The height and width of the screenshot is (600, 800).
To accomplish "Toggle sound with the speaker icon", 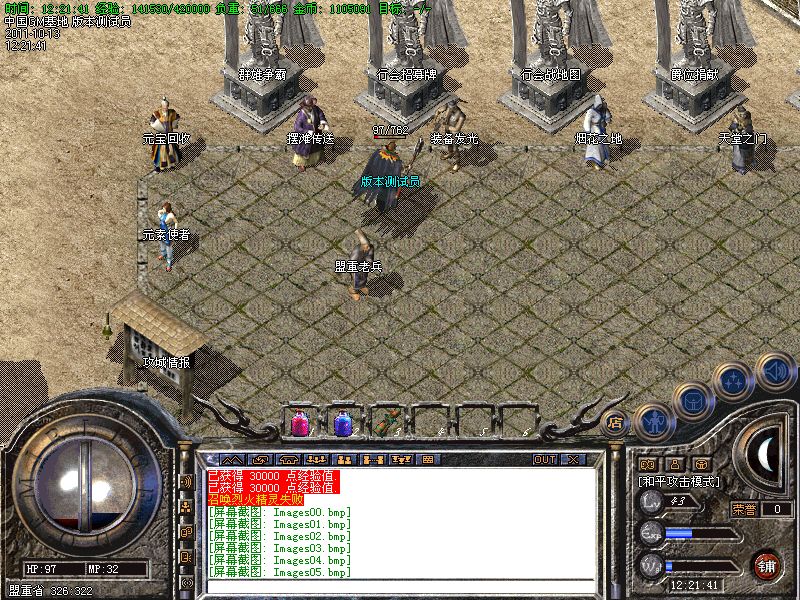I will coord(775,371).
